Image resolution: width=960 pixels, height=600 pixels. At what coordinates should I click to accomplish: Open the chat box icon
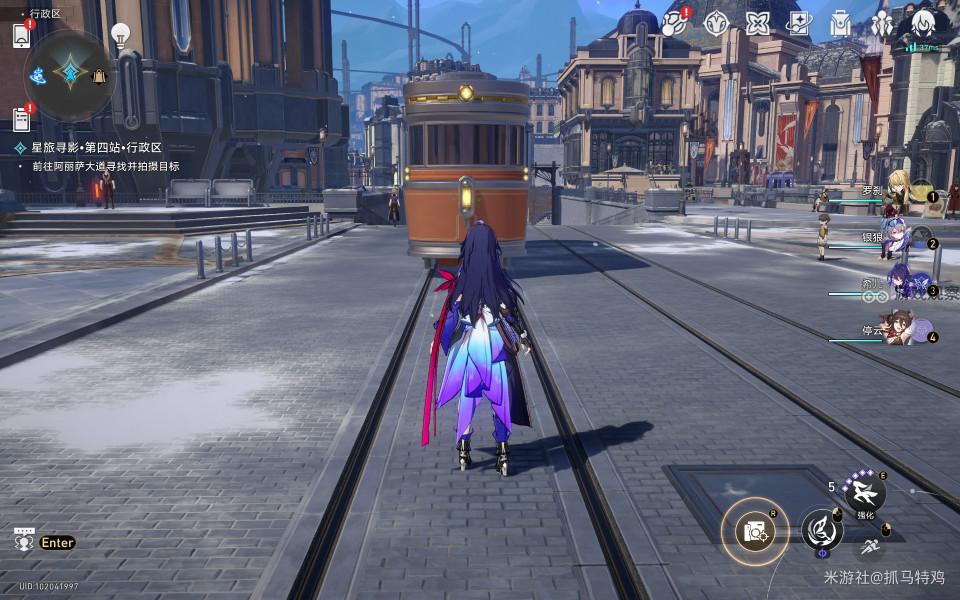tap(24, 541)
